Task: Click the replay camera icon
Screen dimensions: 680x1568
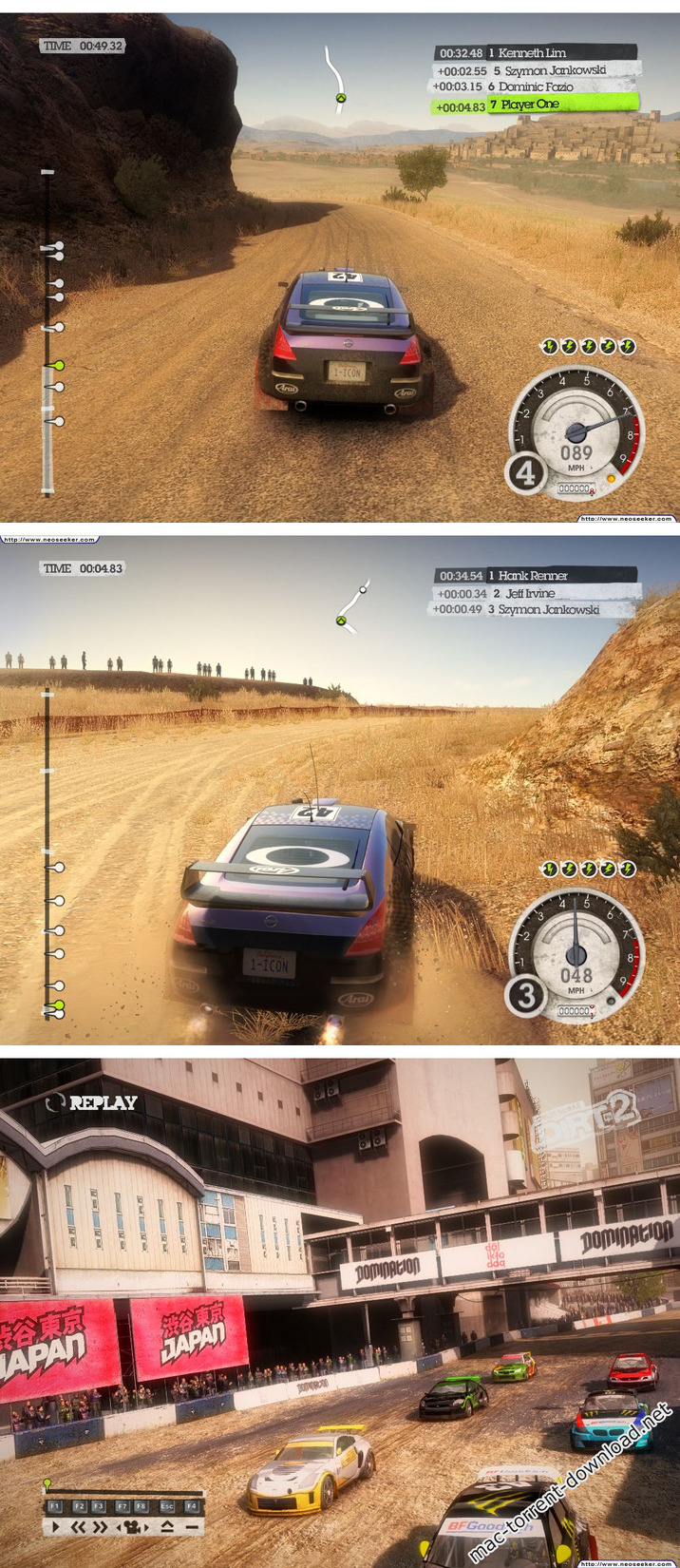Action: (x=132, y=1526)
